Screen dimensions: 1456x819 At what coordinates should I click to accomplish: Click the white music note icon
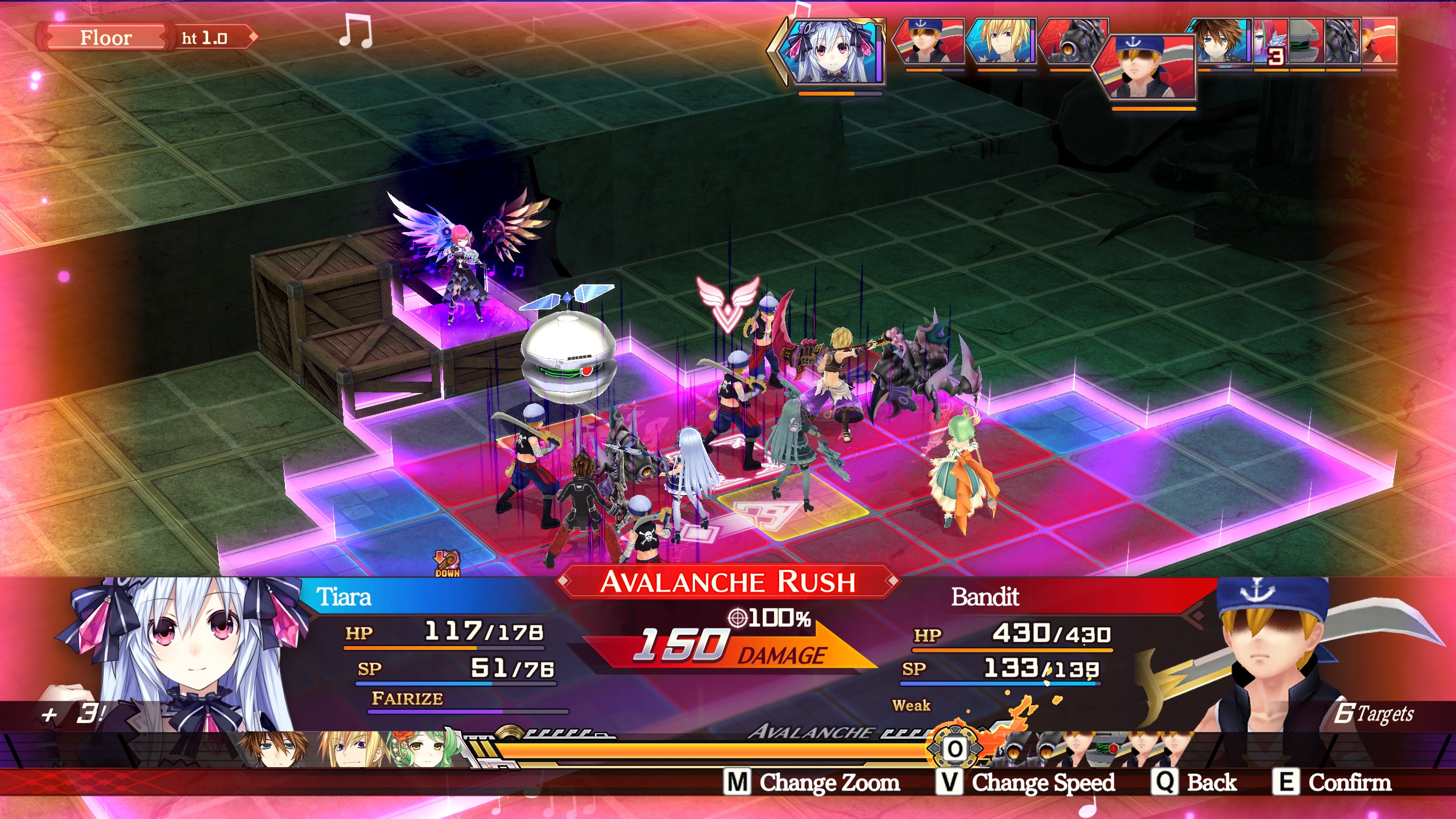click(x=356, y=32)
